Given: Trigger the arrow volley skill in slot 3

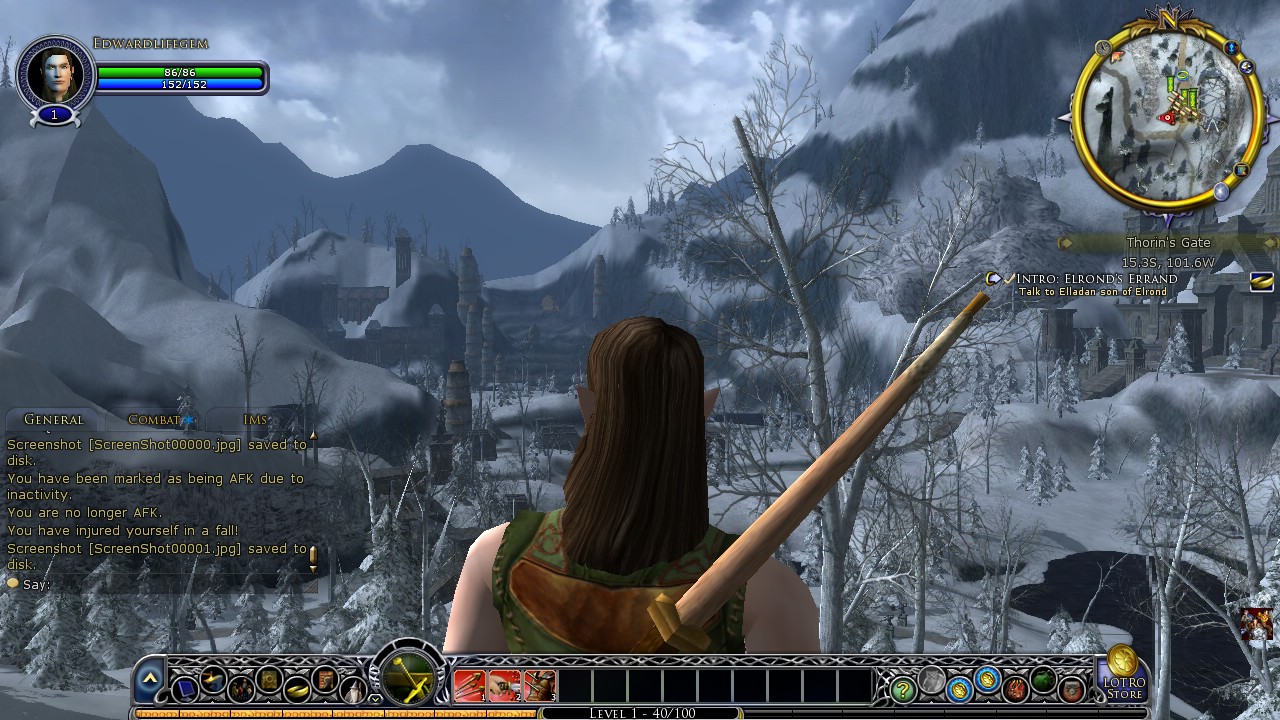Looking at the screenshot, I should pos(539,686).
